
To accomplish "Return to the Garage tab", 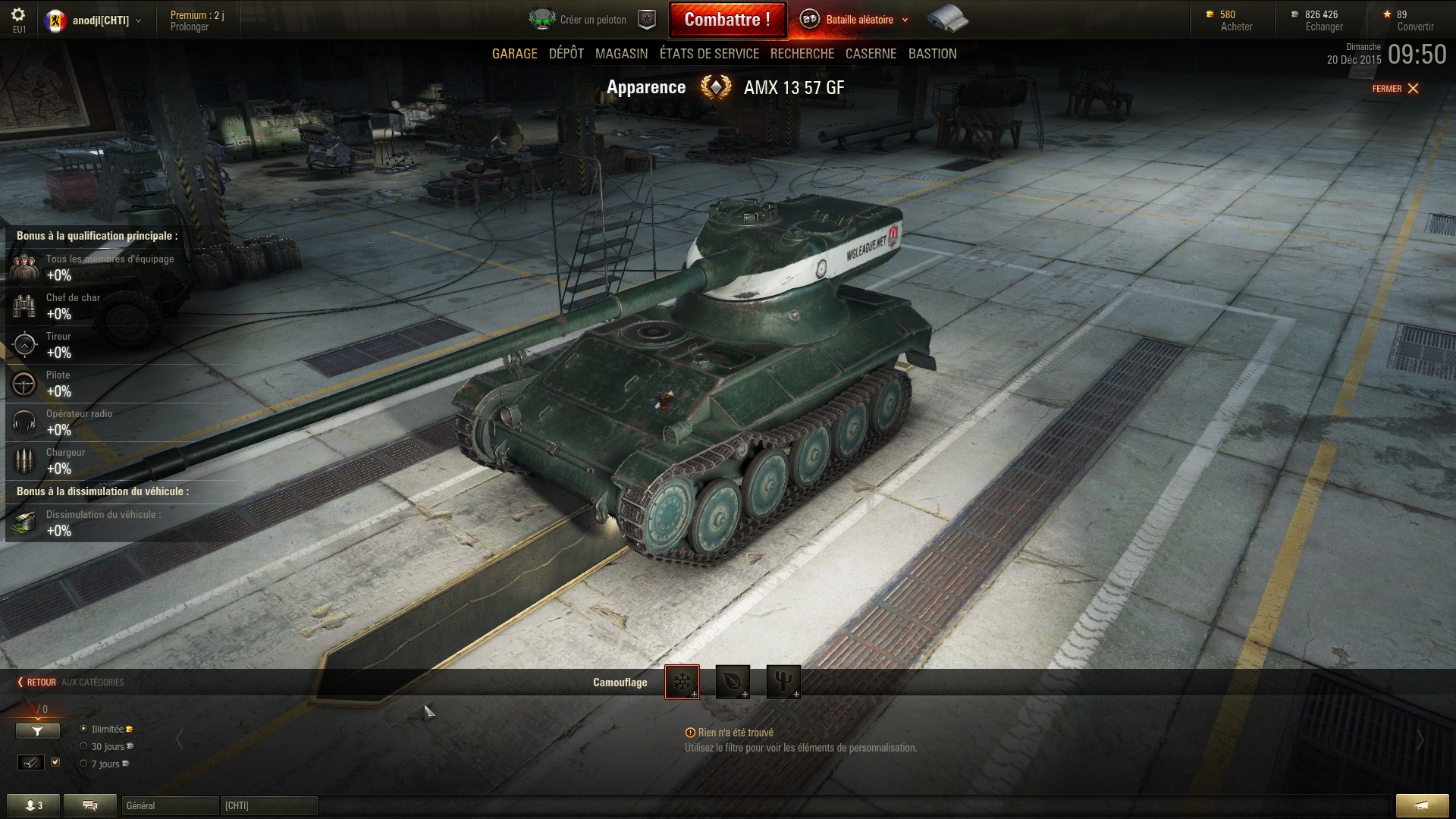I will 514,54.
